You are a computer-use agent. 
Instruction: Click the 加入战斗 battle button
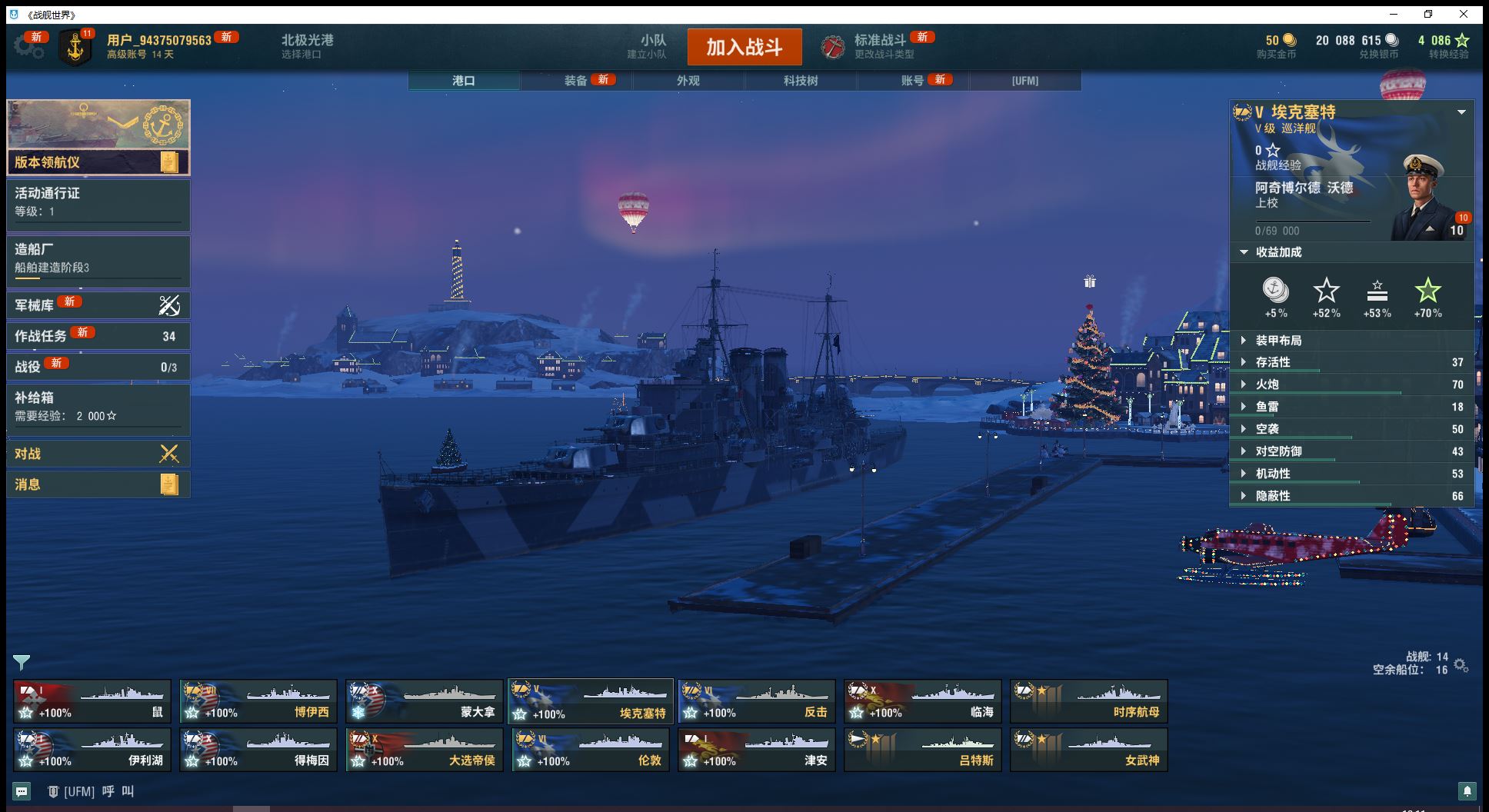coord(744,47)
